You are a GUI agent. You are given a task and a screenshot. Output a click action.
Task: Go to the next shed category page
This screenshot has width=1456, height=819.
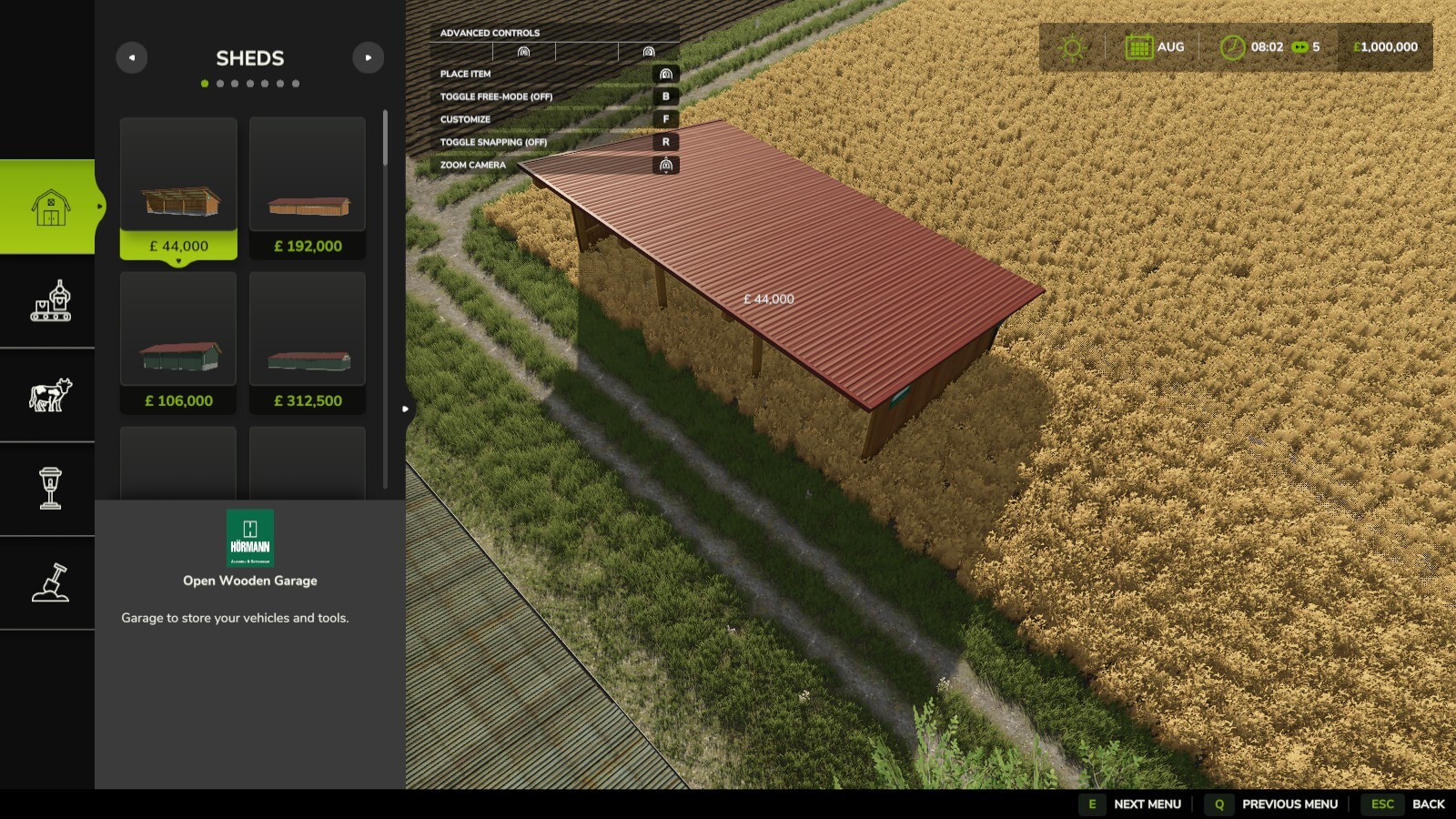pos(368,57)
